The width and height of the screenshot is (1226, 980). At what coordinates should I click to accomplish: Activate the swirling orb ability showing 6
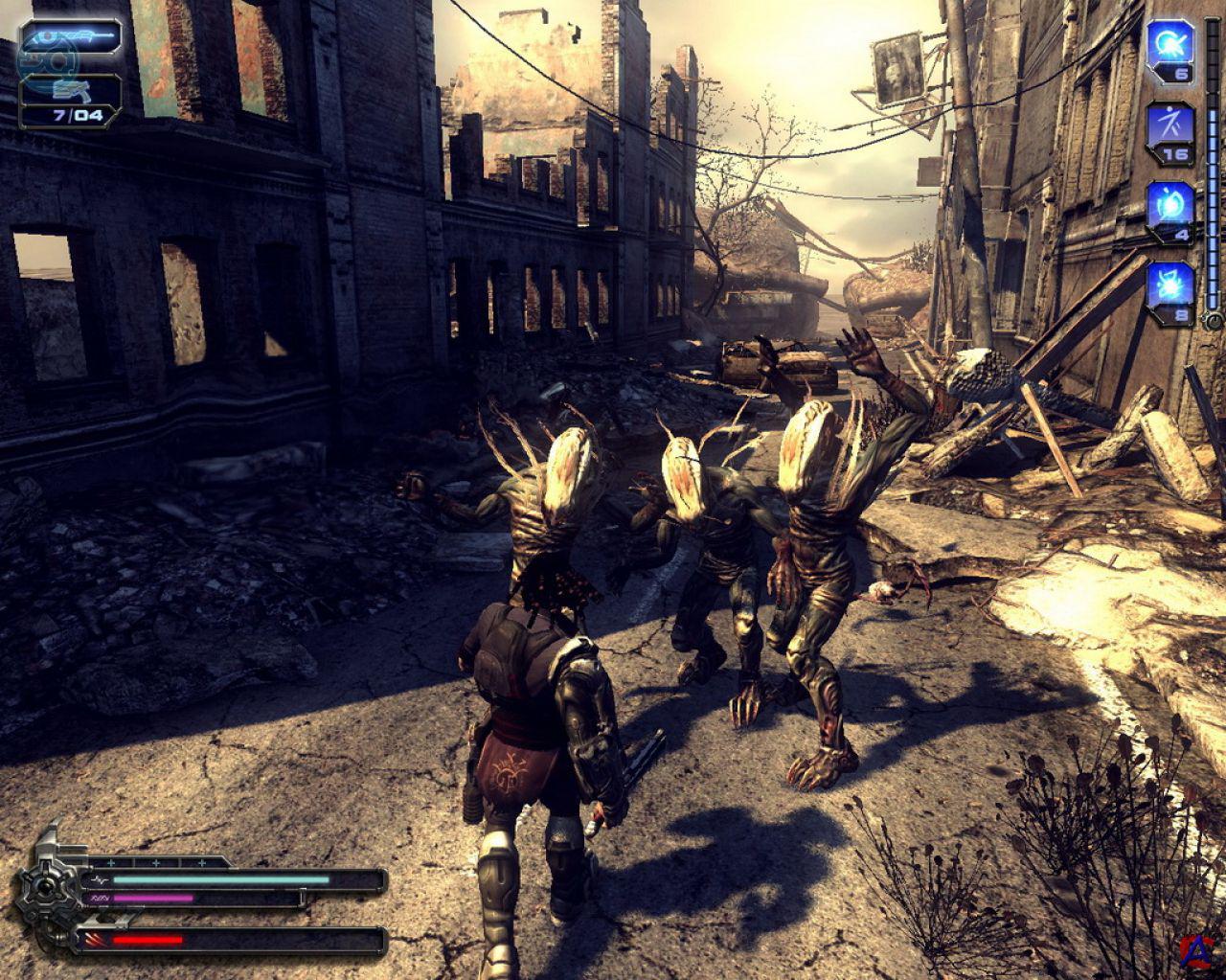(1171, 44)
